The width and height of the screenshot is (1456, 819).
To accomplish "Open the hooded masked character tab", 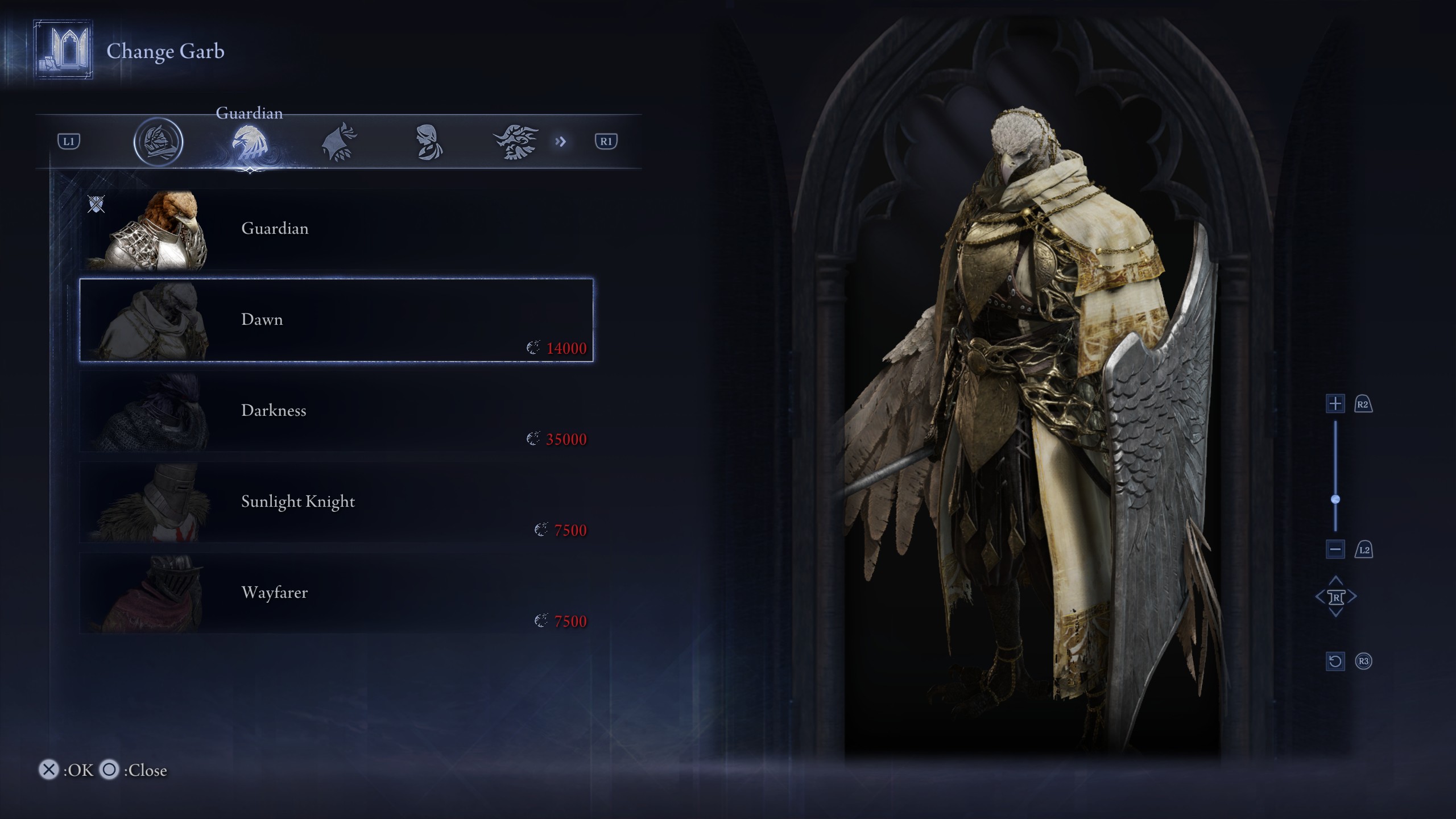I will pos(158,142).
